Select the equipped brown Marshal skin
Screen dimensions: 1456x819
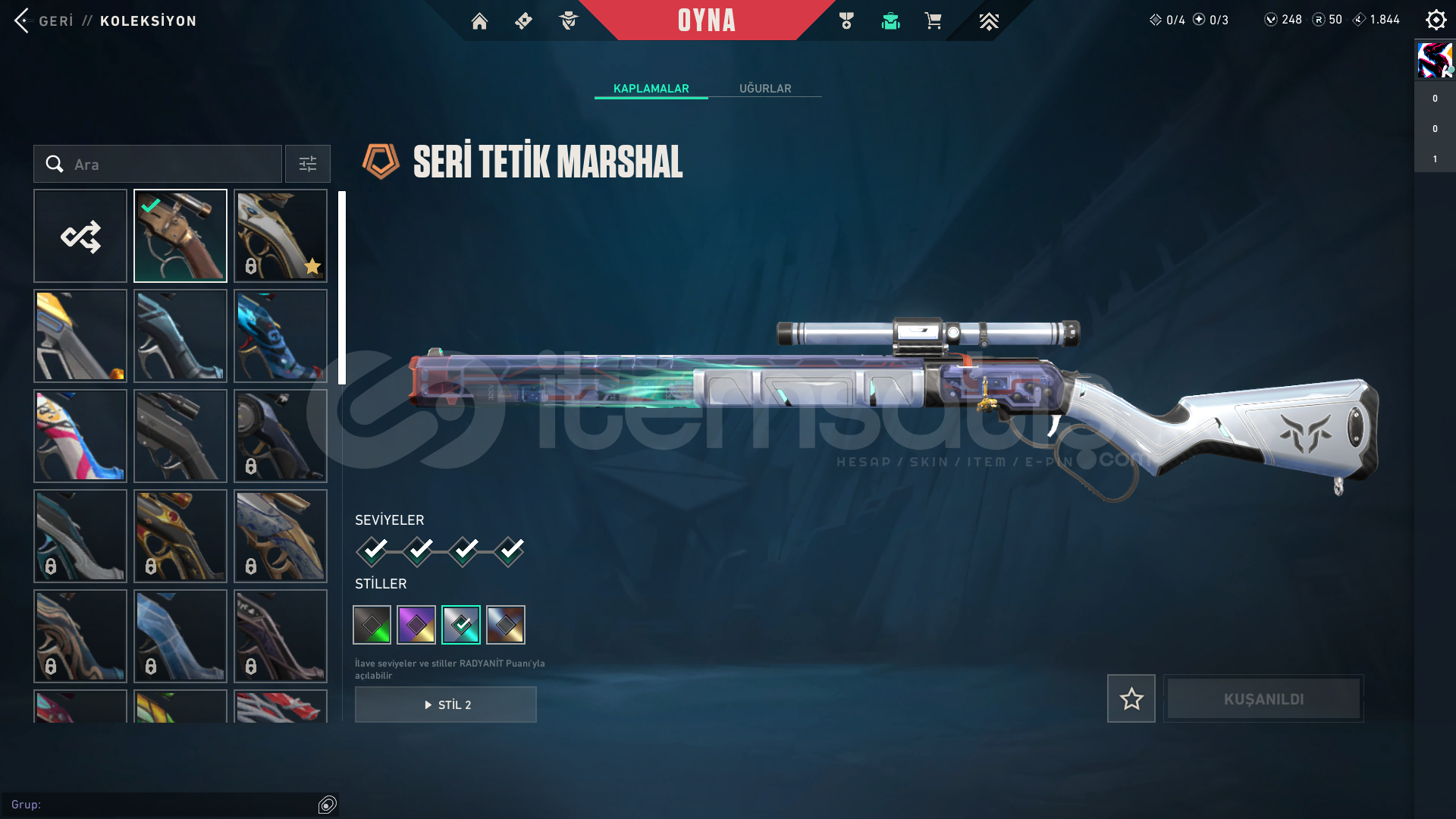(180, 236)
